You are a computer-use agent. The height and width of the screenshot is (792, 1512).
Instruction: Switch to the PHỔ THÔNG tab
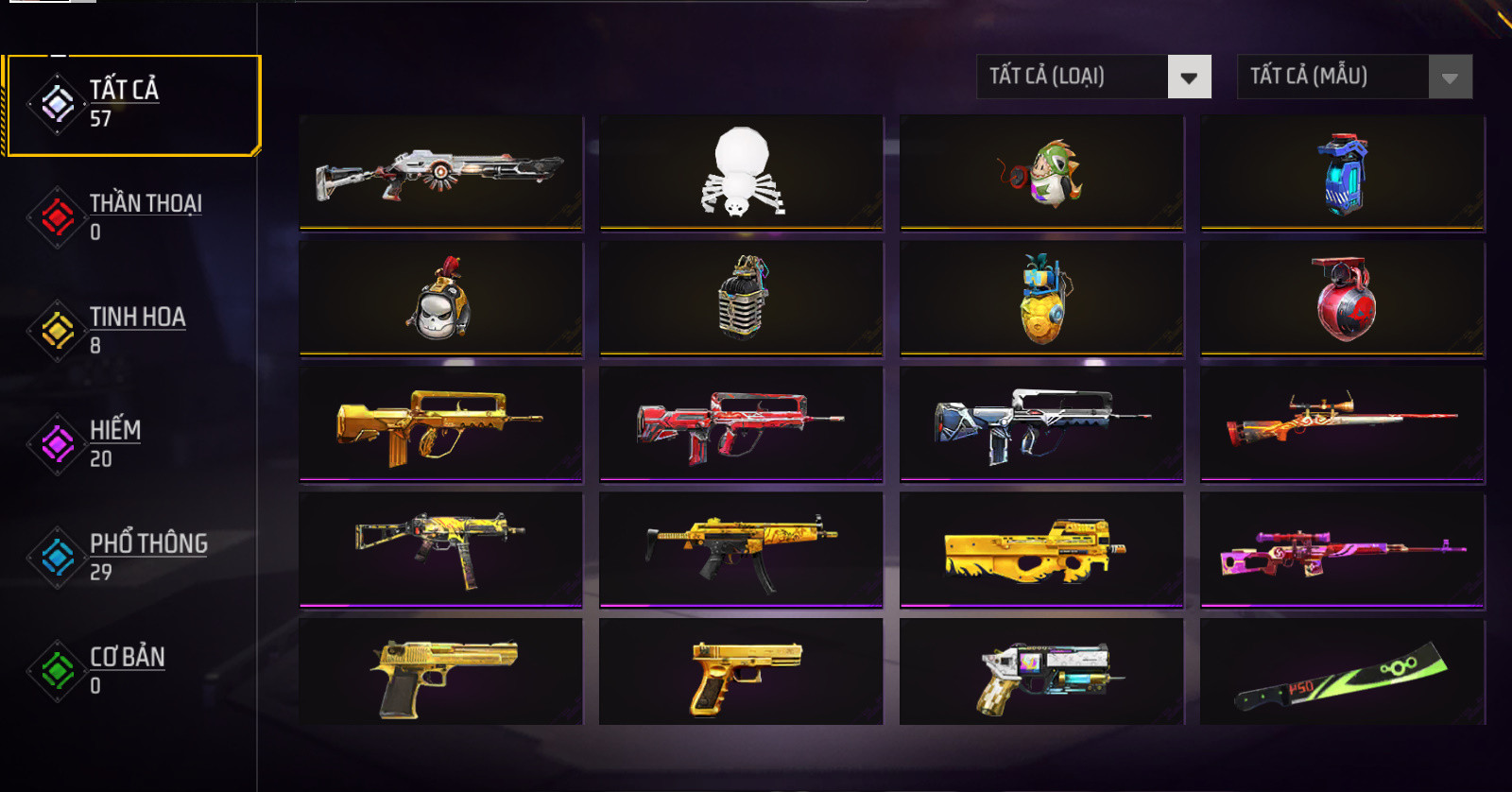point(132,557)
